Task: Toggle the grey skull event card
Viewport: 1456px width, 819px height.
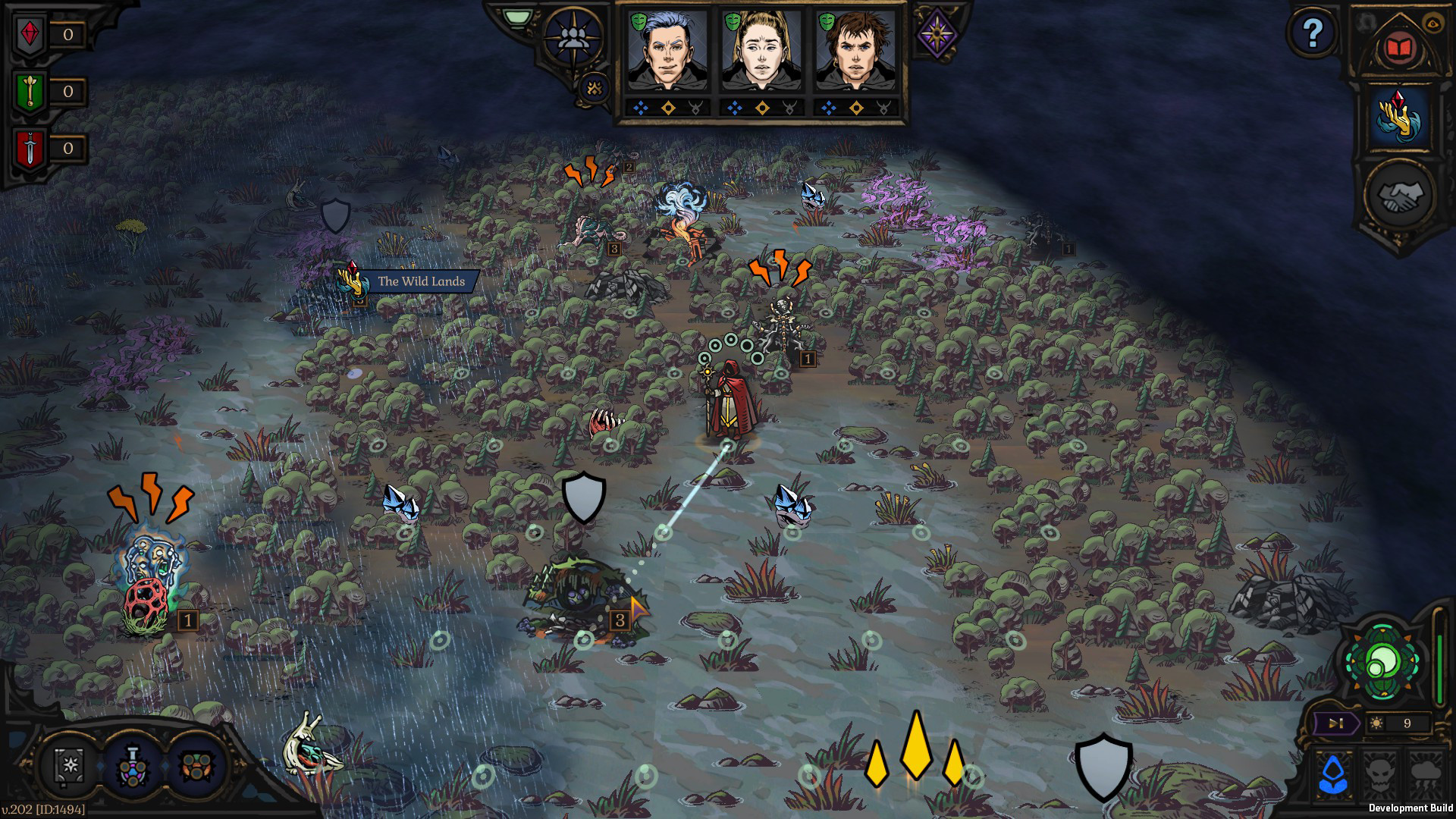Action: point(1379,775)
